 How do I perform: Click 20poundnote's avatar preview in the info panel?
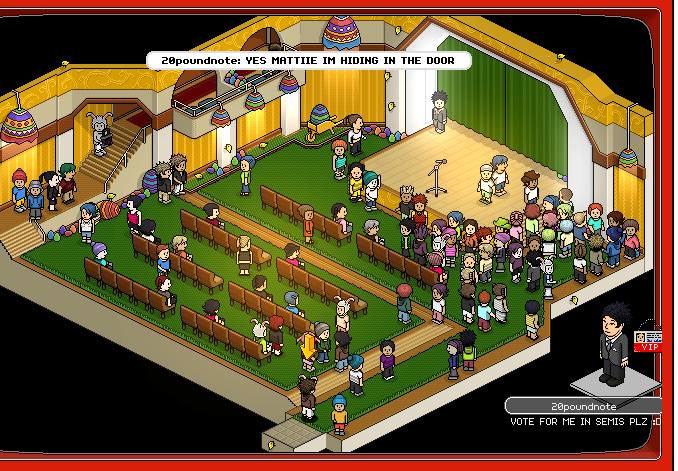611,343
